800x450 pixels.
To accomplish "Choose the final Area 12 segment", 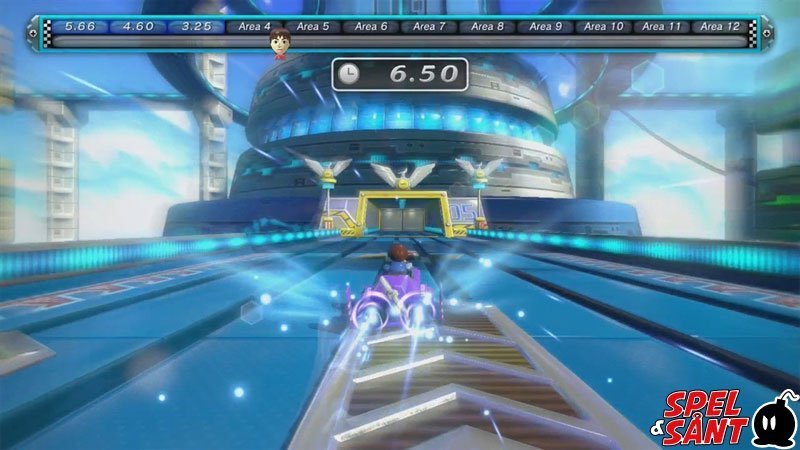I will pos(720,26).
